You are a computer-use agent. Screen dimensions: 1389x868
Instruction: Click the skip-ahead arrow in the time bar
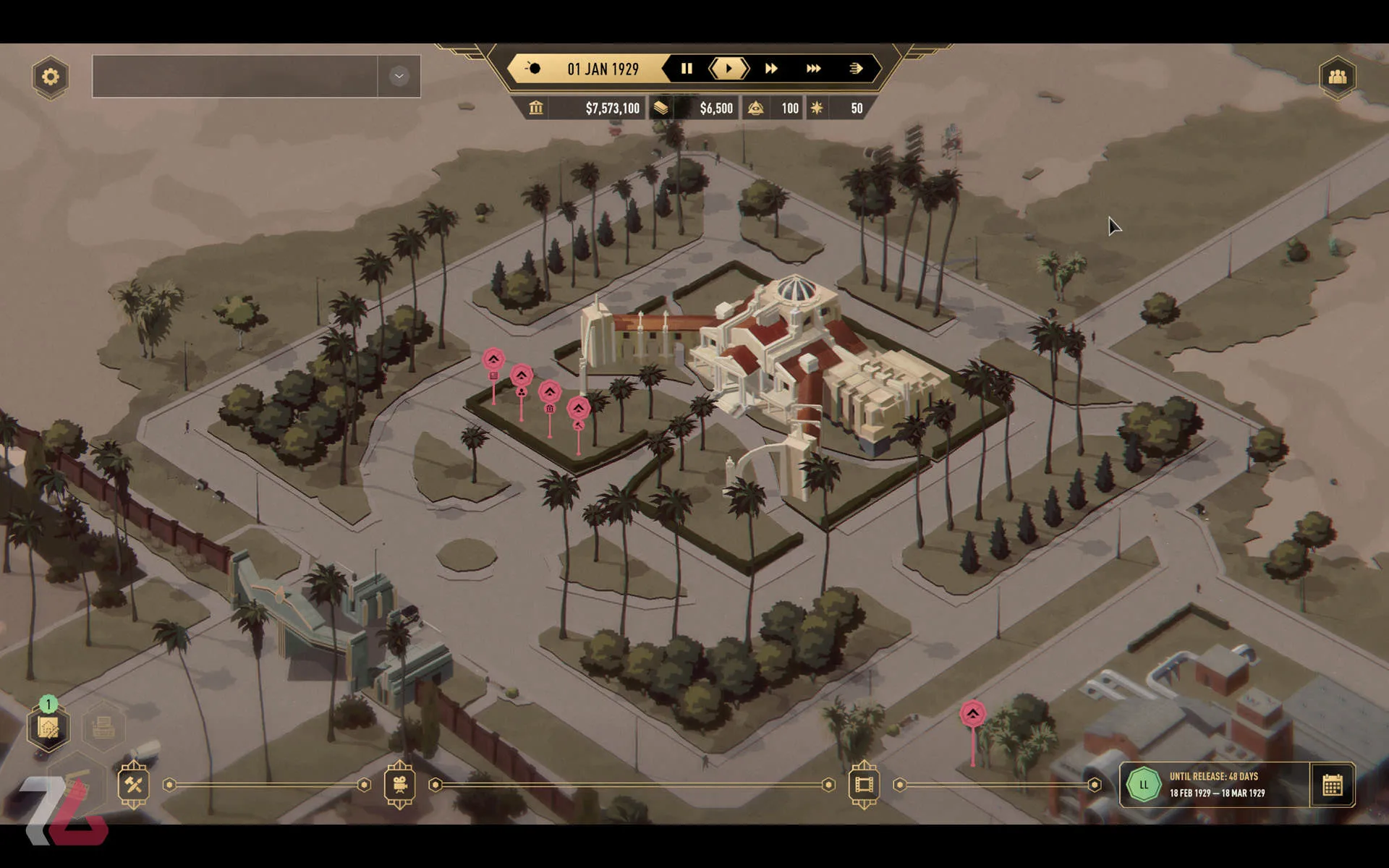click(x=856, y=69)
